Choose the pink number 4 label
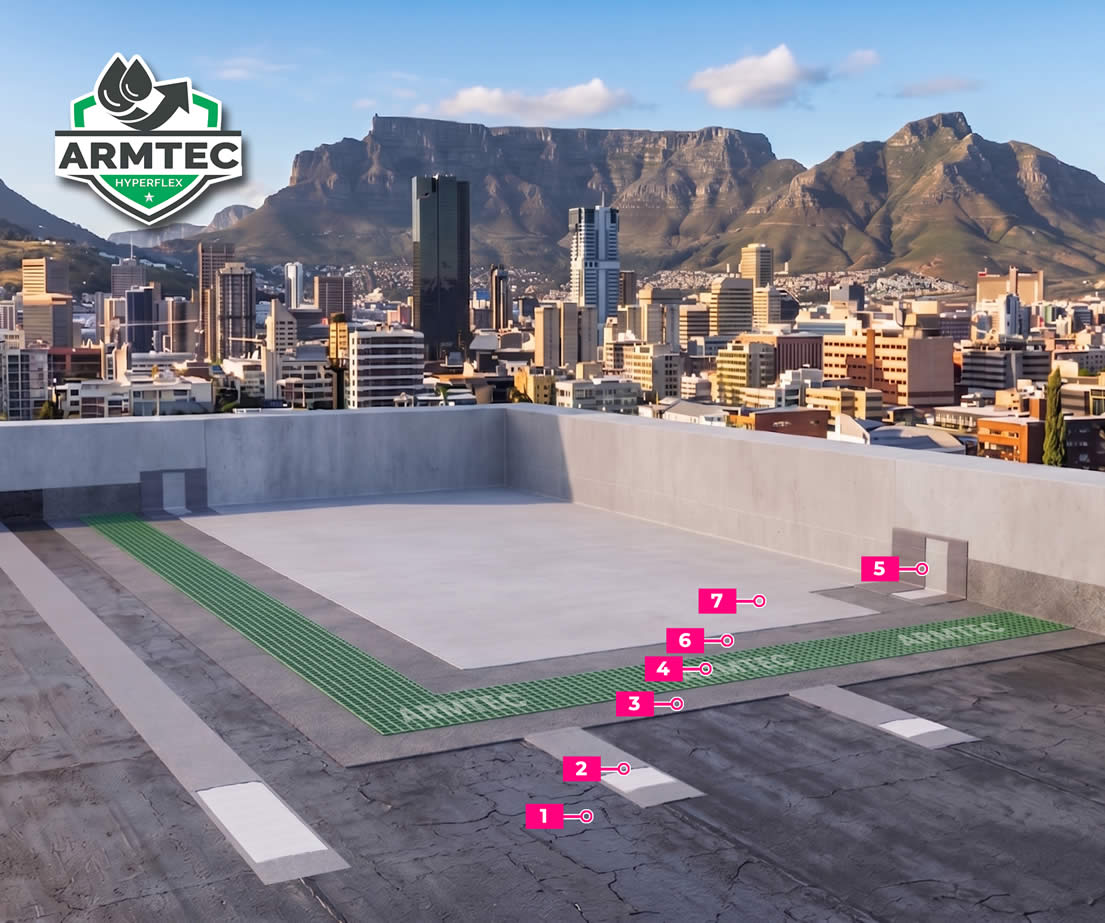The width and height of the screenshot is (1105, 923). pyautogui.click(x=664, y=668)
